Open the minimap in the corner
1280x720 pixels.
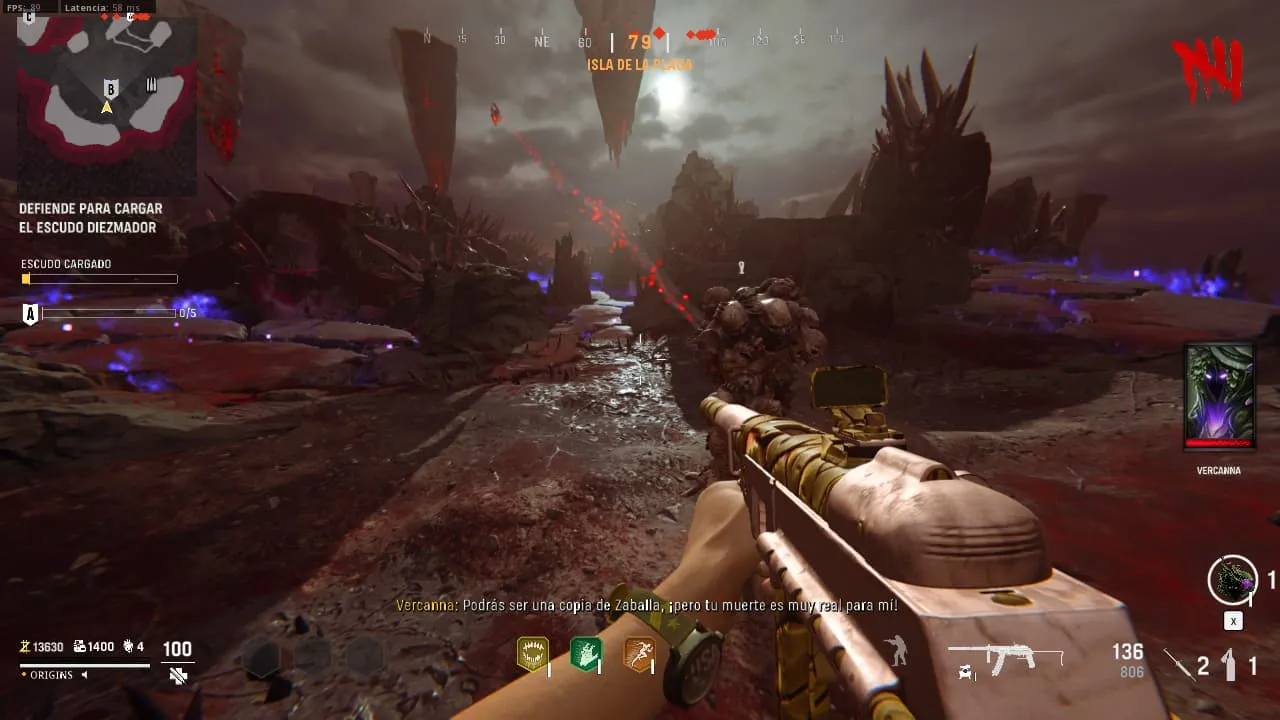tap(106, 103)
